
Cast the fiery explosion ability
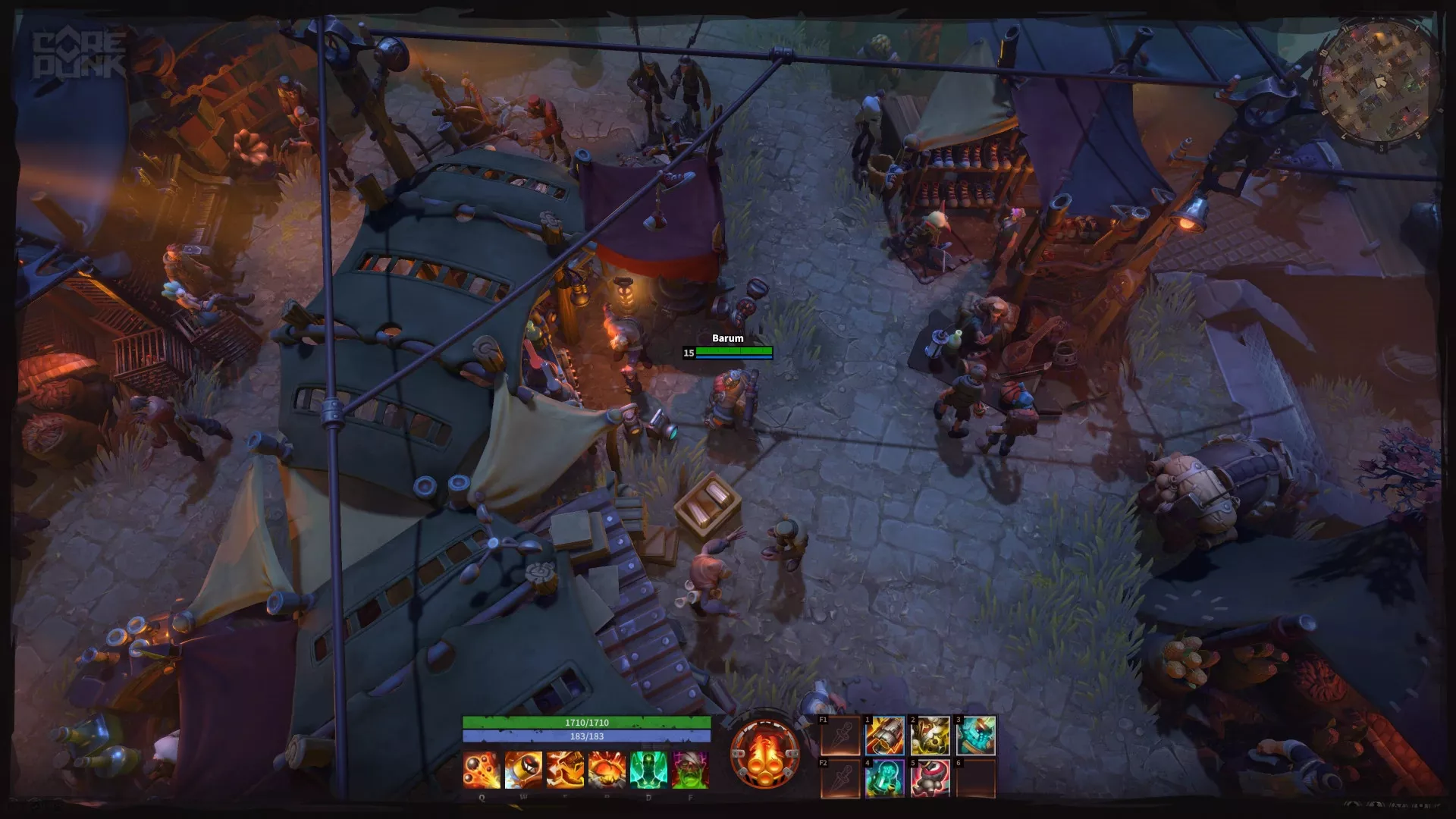click(x=607, y=770)
